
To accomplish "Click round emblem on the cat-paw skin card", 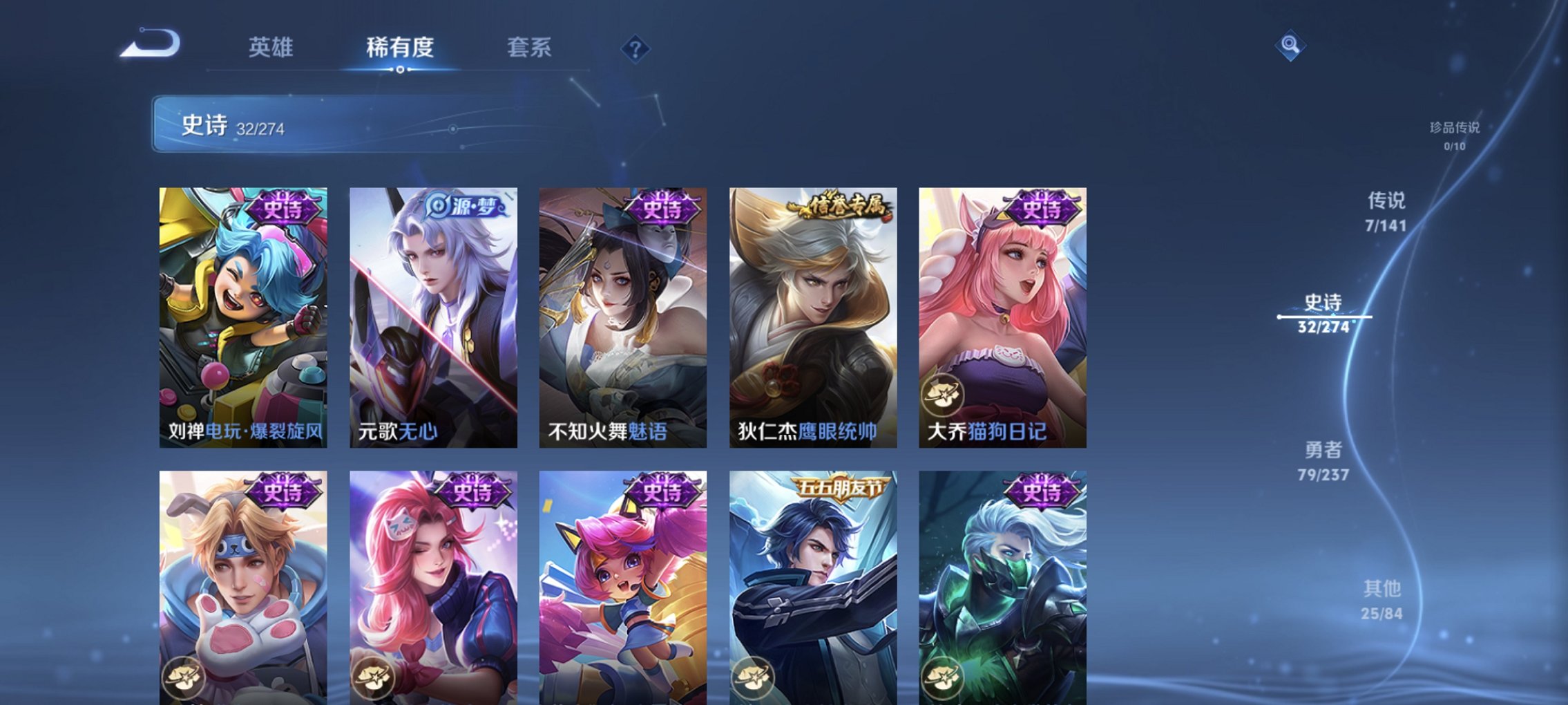I will coord(182,679).
